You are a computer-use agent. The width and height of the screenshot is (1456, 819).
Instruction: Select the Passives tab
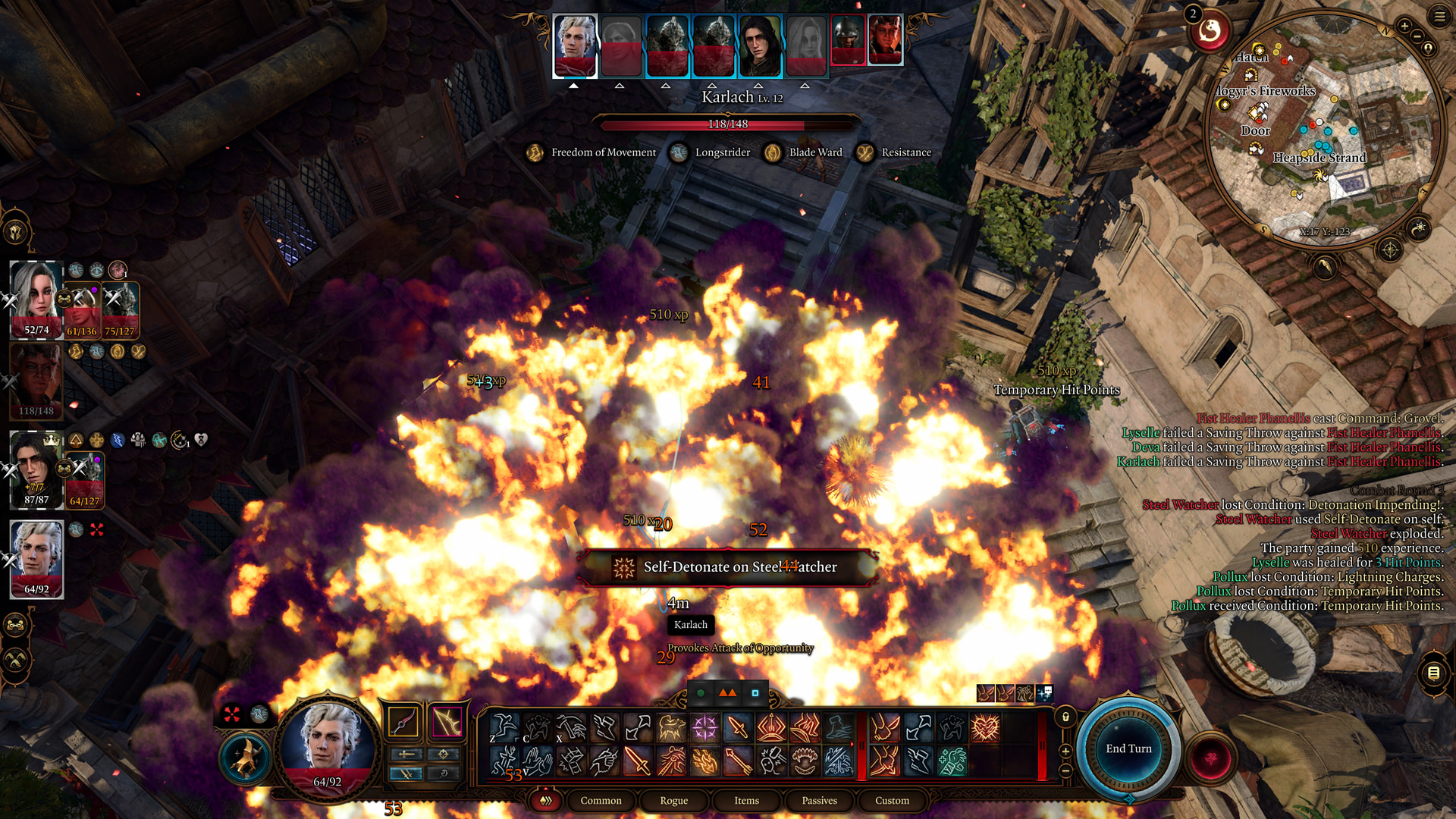[x=819, y=801]
